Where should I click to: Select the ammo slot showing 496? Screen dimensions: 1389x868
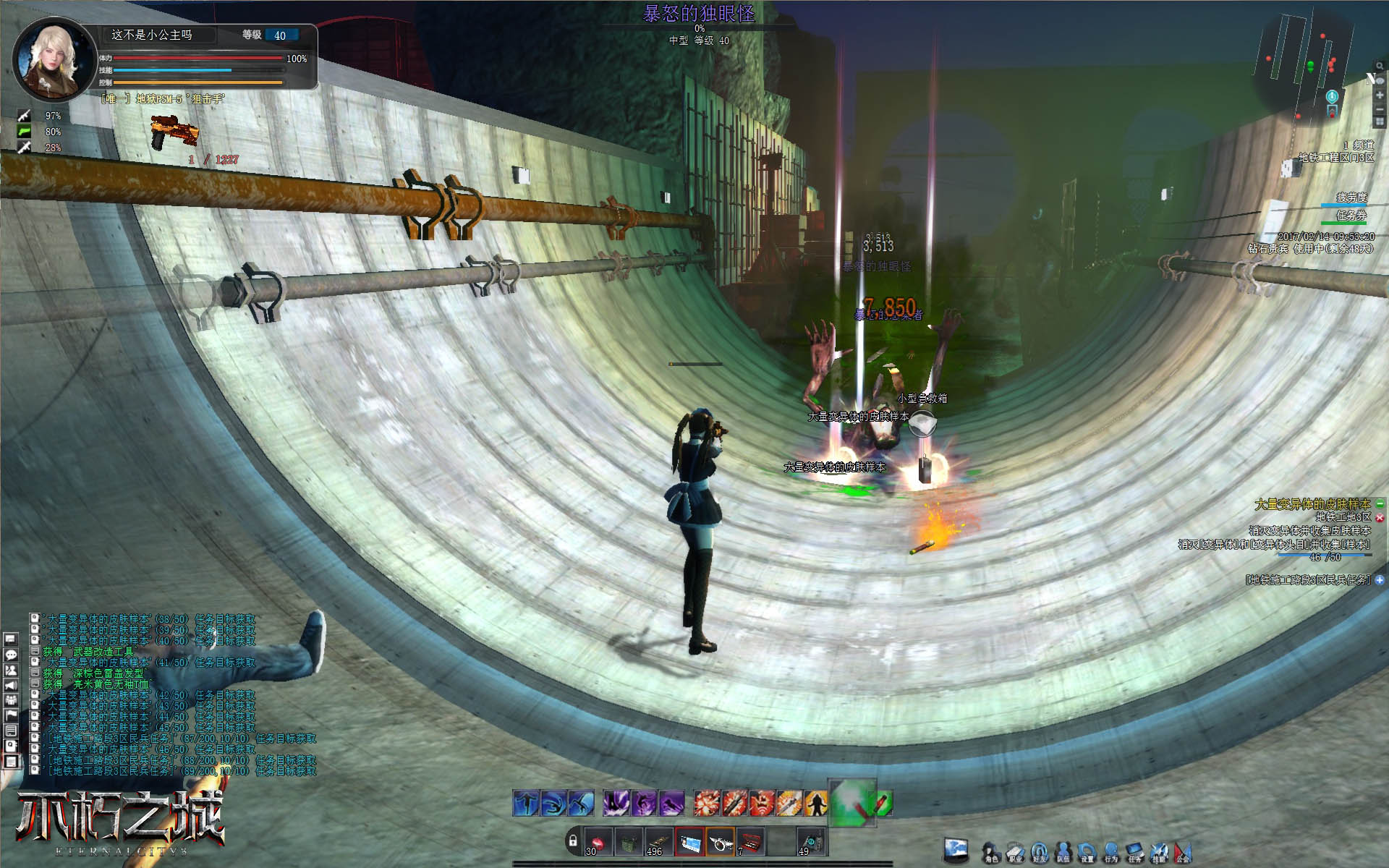click(x=658, y=842)
